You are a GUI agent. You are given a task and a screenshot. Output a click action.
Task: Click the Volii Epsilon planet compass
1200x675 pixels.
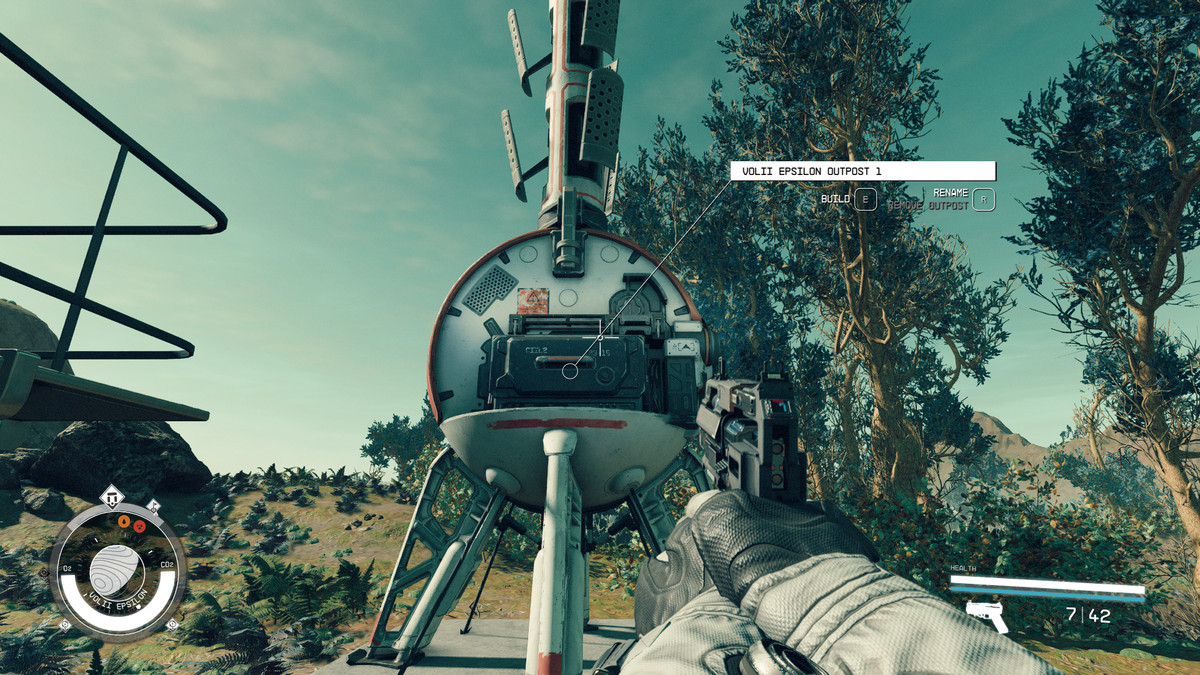click(x=117, y=571)
